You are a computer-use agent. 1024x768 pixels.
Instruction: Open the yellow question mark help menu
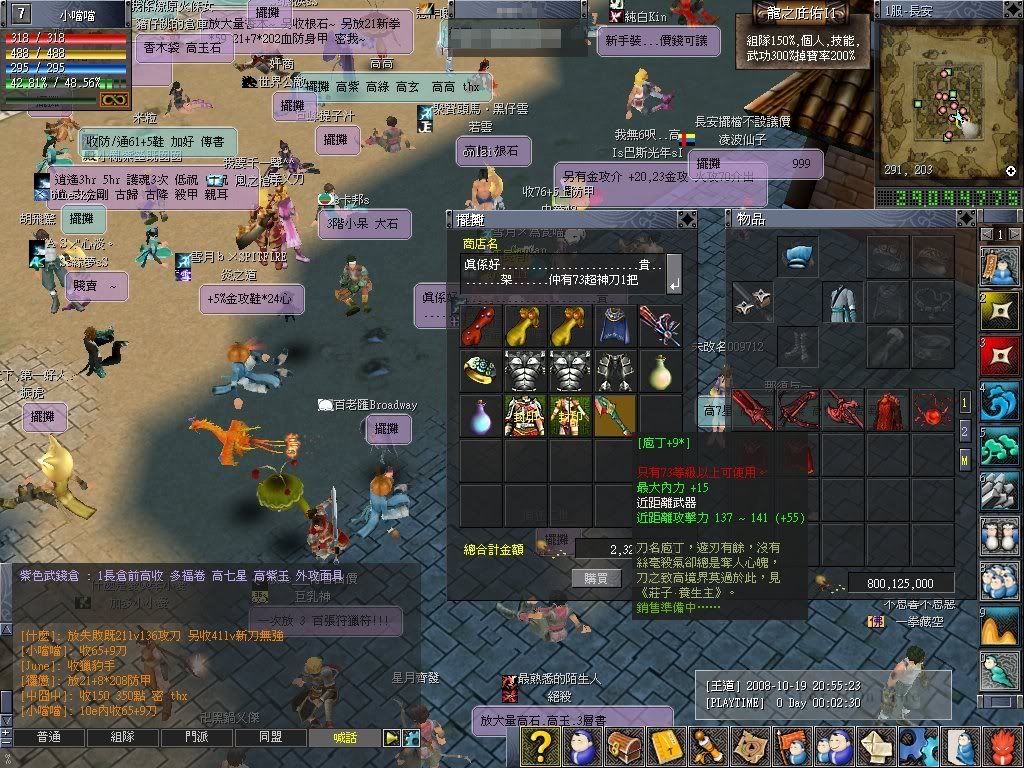[x=541, y=746]
